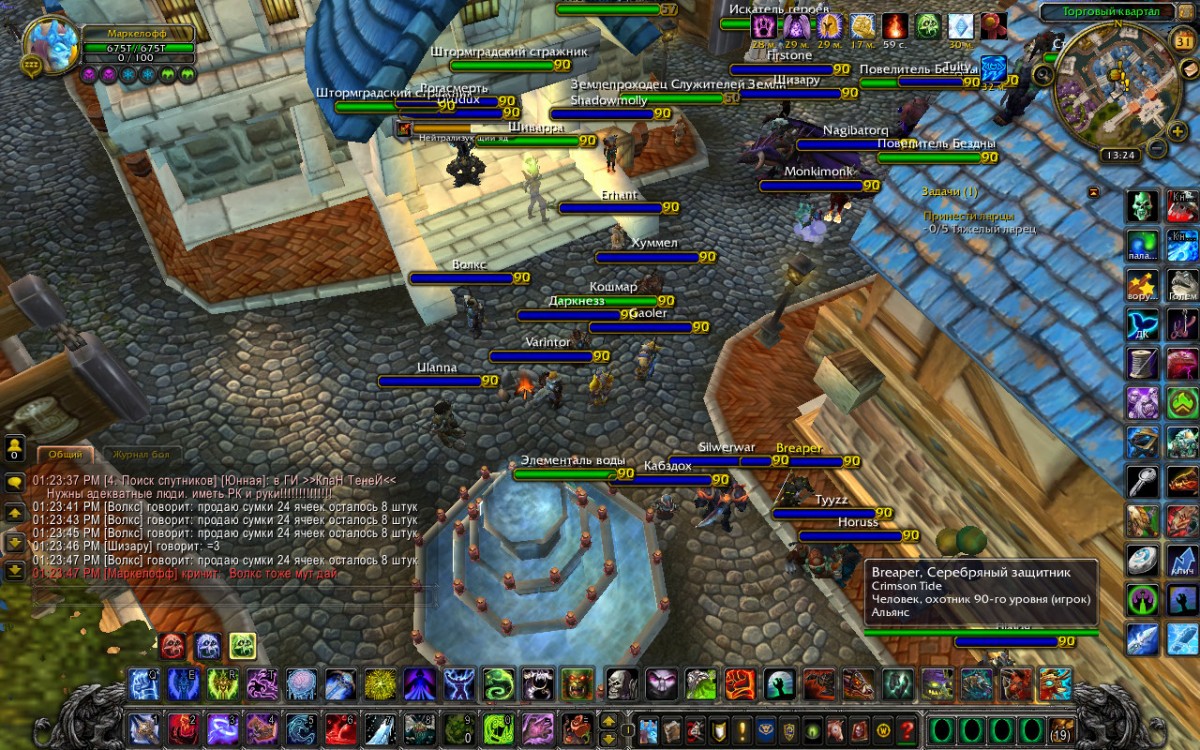
Task: Cast the green spiral ability on upper bar
Action: point(498,684)
